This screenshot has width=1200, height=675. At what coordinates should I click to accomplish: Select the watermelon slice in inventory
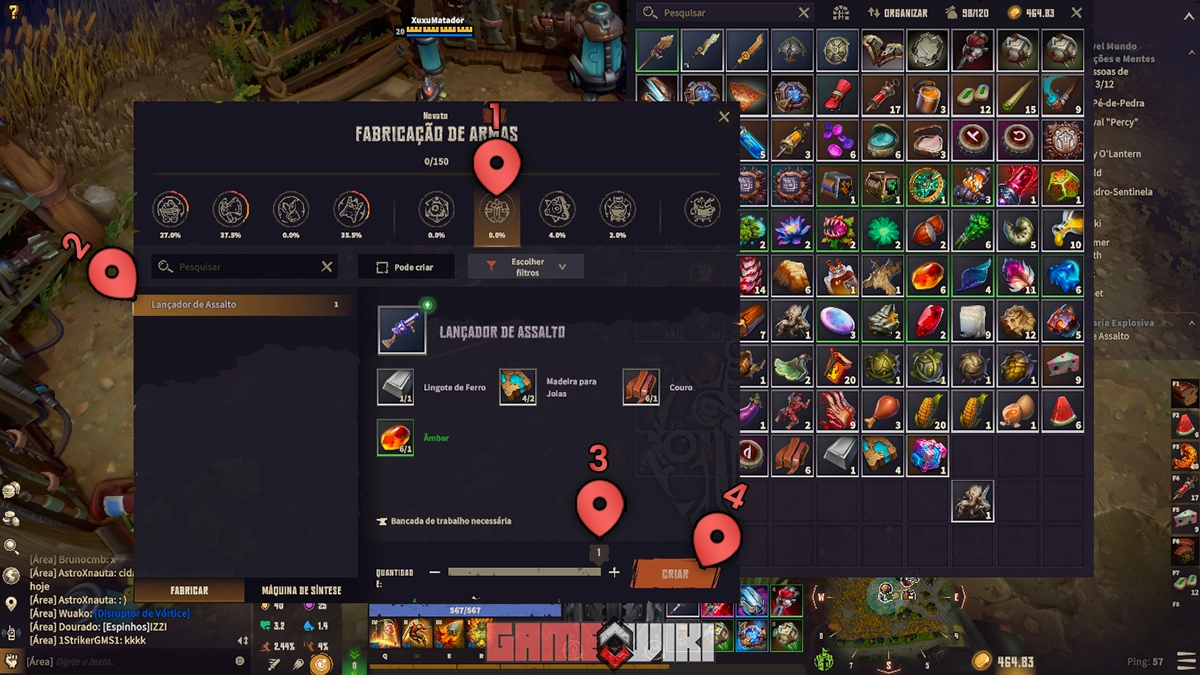(1061, 410)
